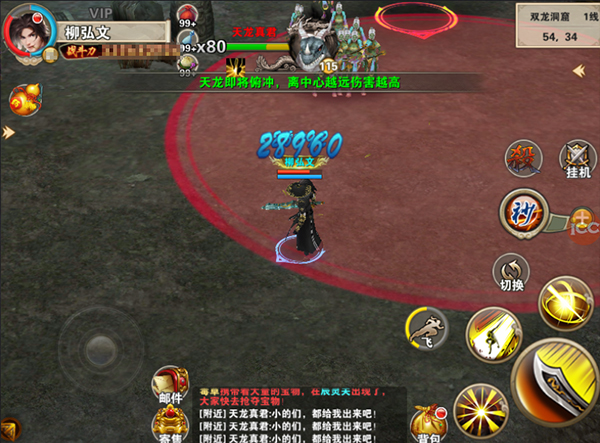Open the golden gourd icon

(24, 99)
